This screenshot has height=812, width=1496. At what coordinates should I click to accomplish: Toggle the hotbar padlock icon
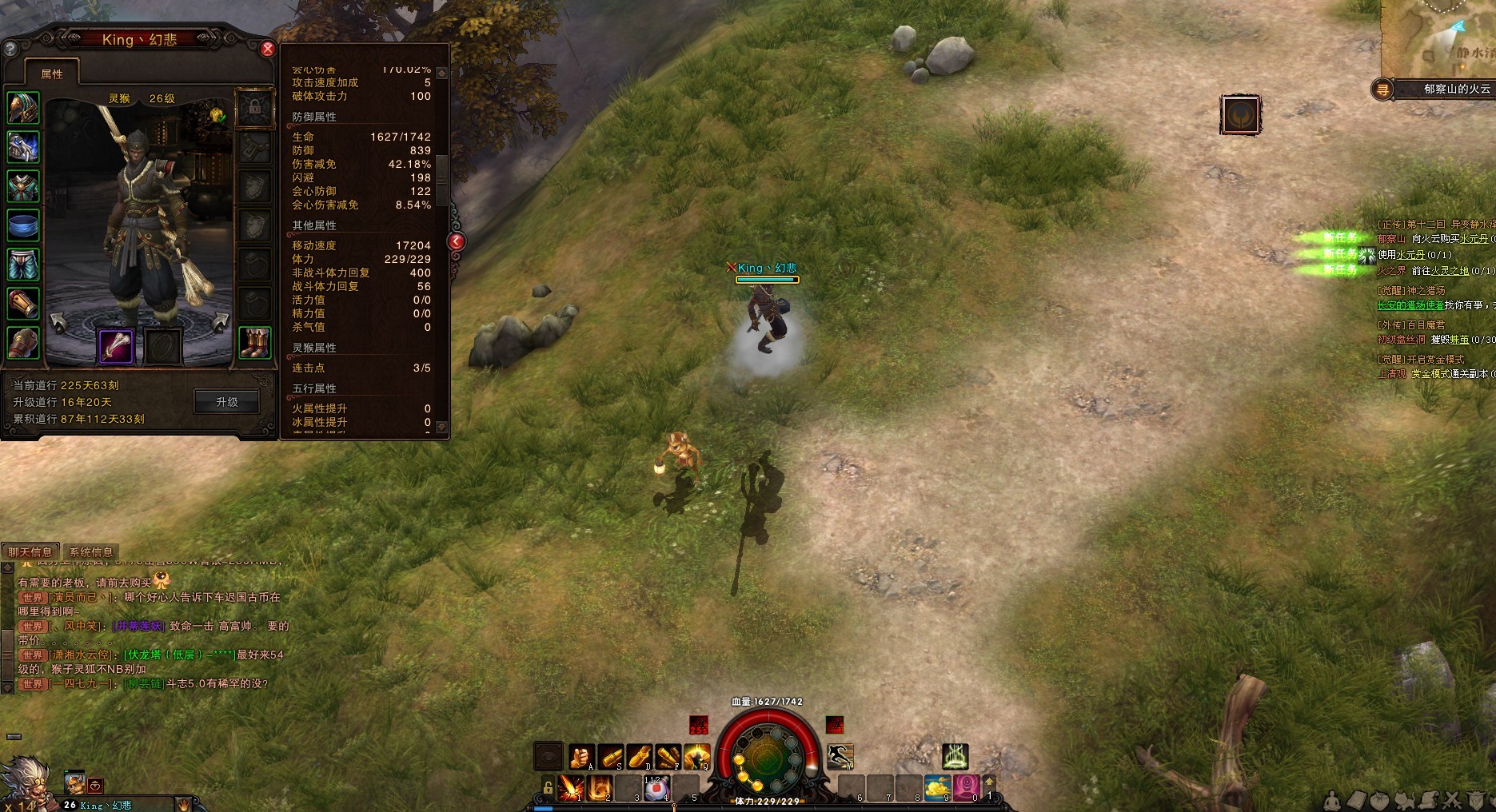tap(548, 788)
